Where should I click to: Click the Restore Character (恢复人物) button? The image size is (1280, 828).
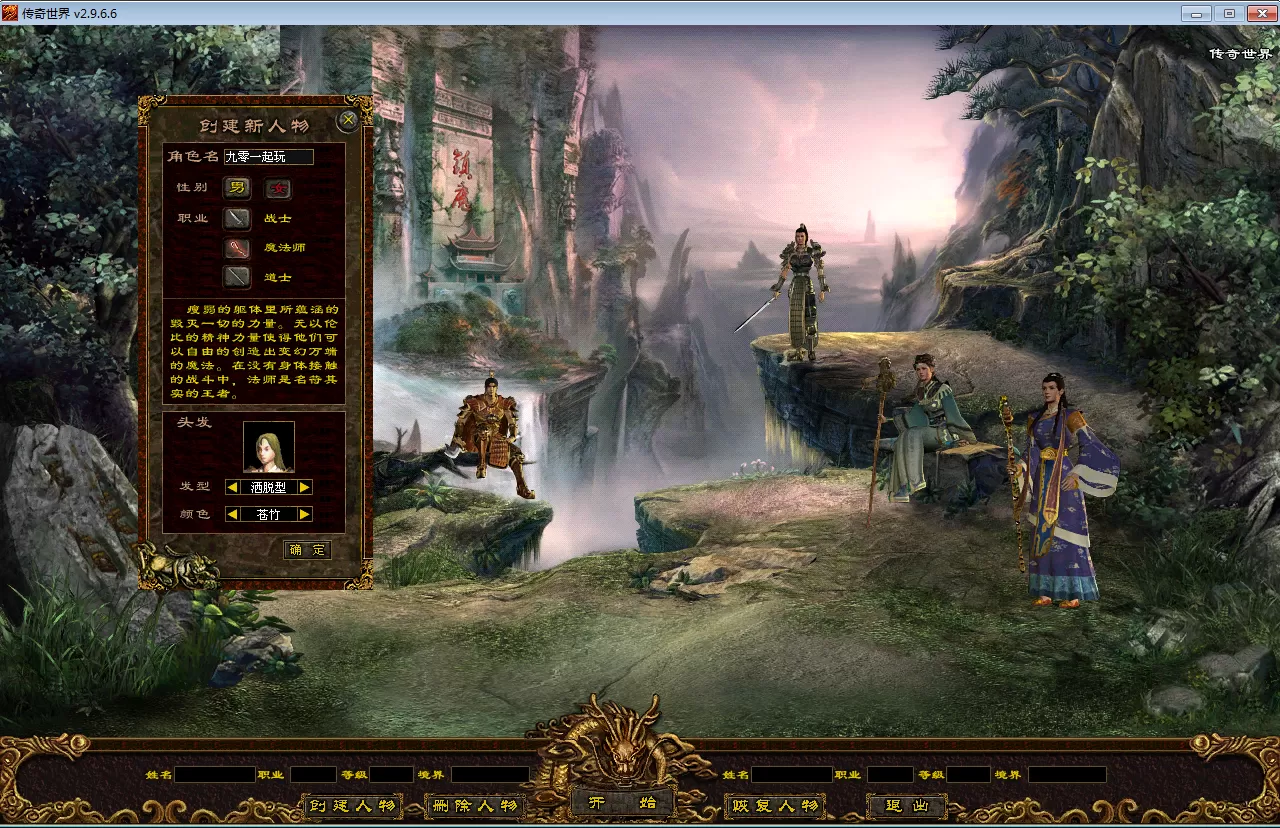[x=774, y=806]
